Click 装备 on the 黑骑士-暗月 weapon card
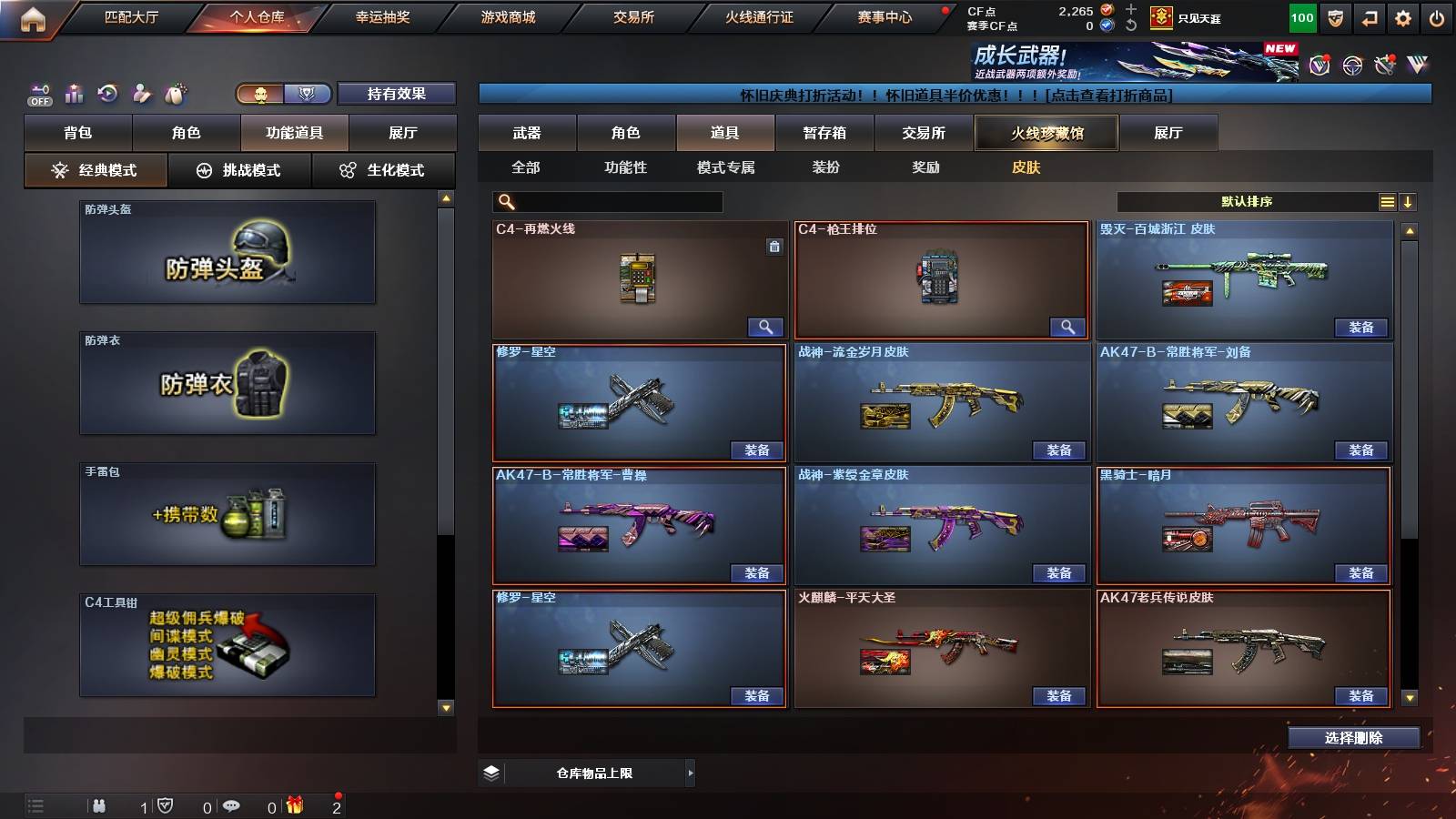 click(x=1361, y=575)
